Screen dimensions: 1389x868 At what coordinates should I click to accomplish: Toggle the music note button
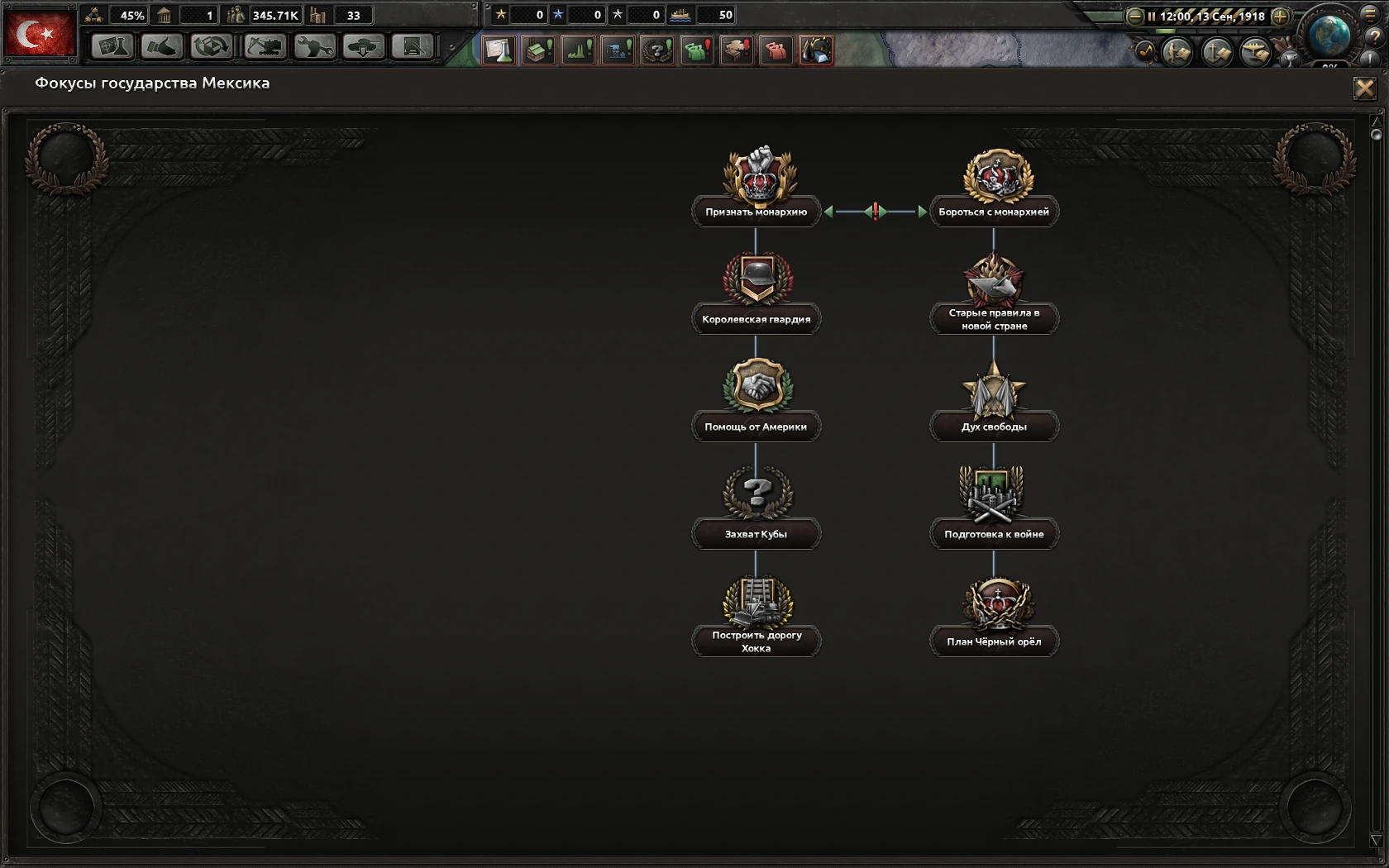[1147, 52]
